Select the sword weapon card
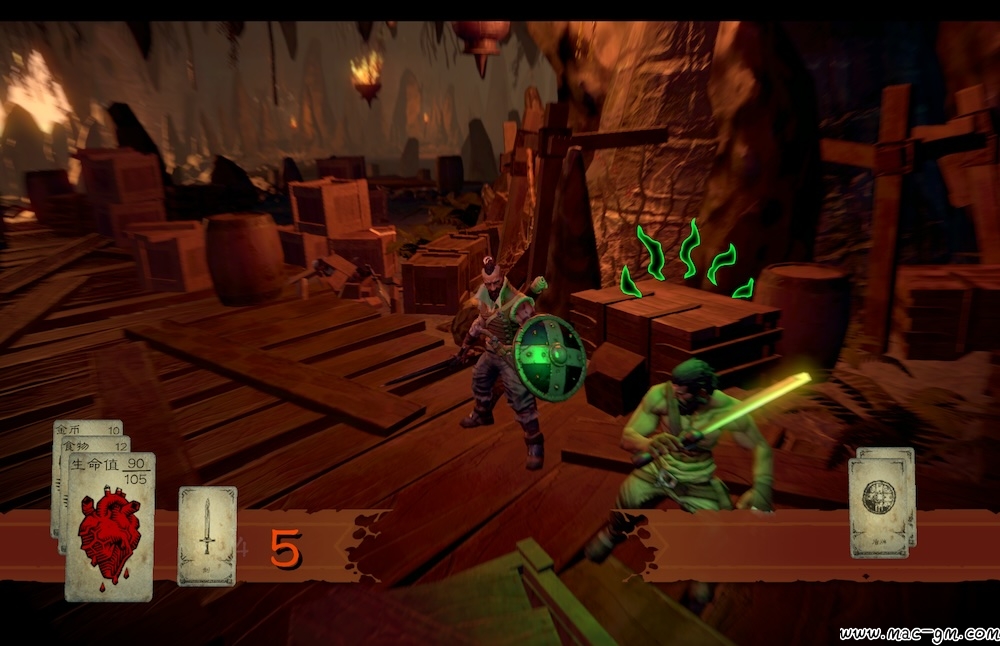This screenshot has height=646, width=1000. [x=207, y=535]
